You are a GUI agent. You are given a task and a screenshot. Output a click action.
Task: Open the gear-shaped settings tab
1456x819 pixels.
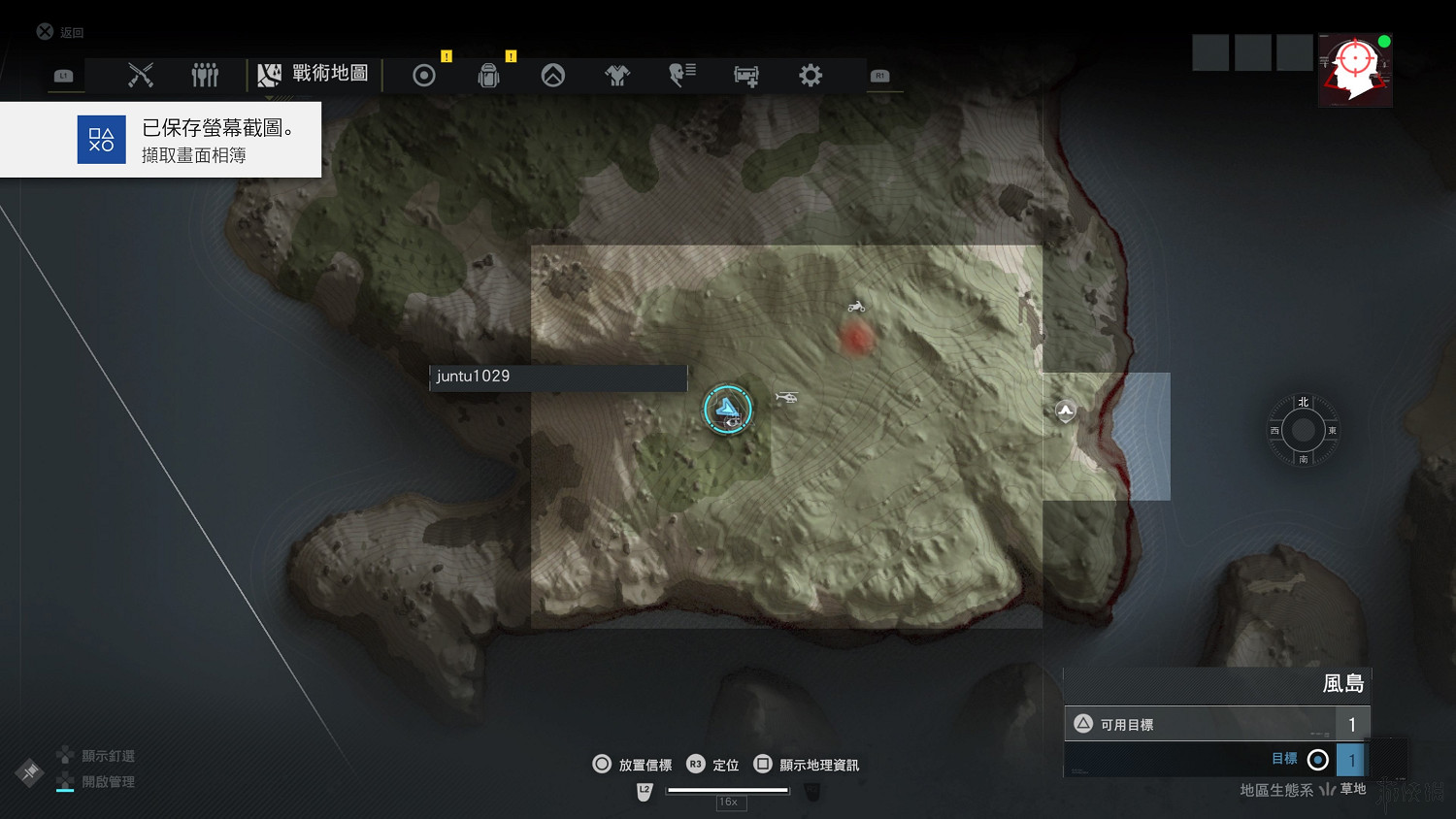pos(811,75)
